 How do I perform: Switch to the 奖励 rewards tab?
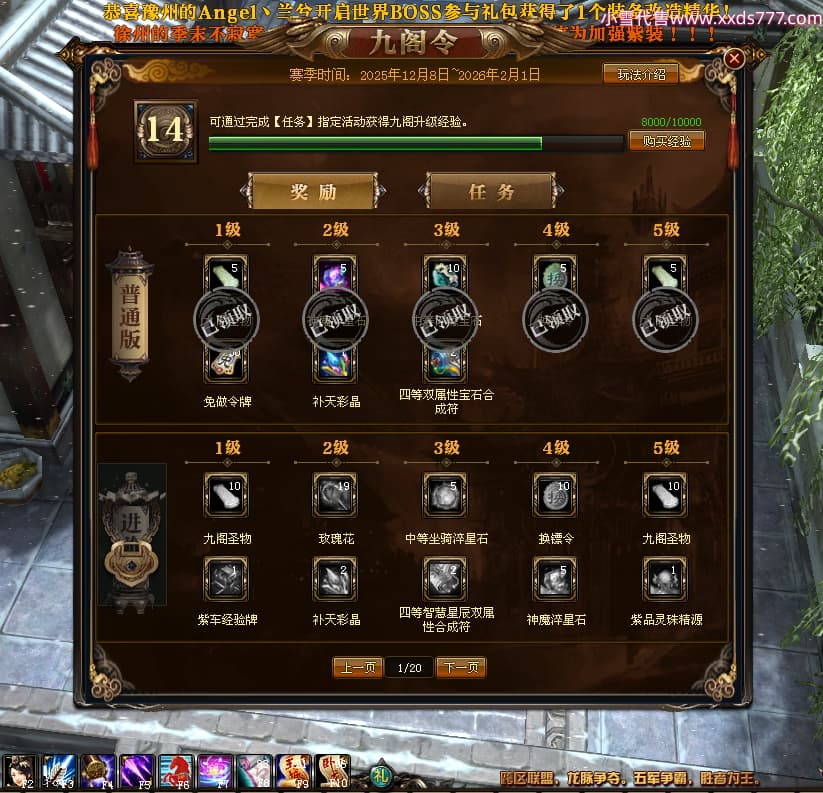point(313,192)
